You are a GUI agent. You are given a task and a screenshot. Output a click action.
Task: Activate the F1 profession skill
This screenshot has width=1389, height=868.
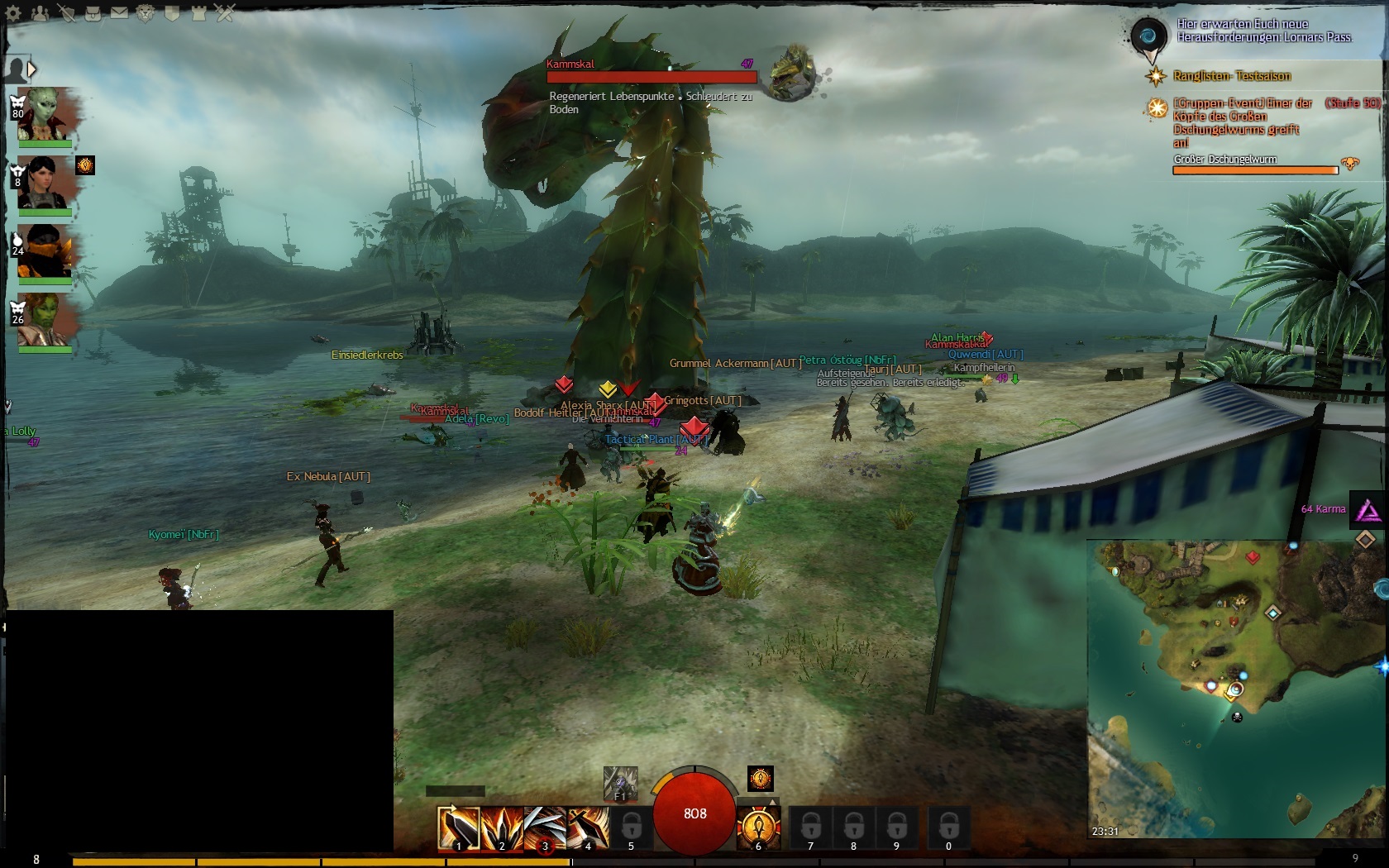[620, 783]
